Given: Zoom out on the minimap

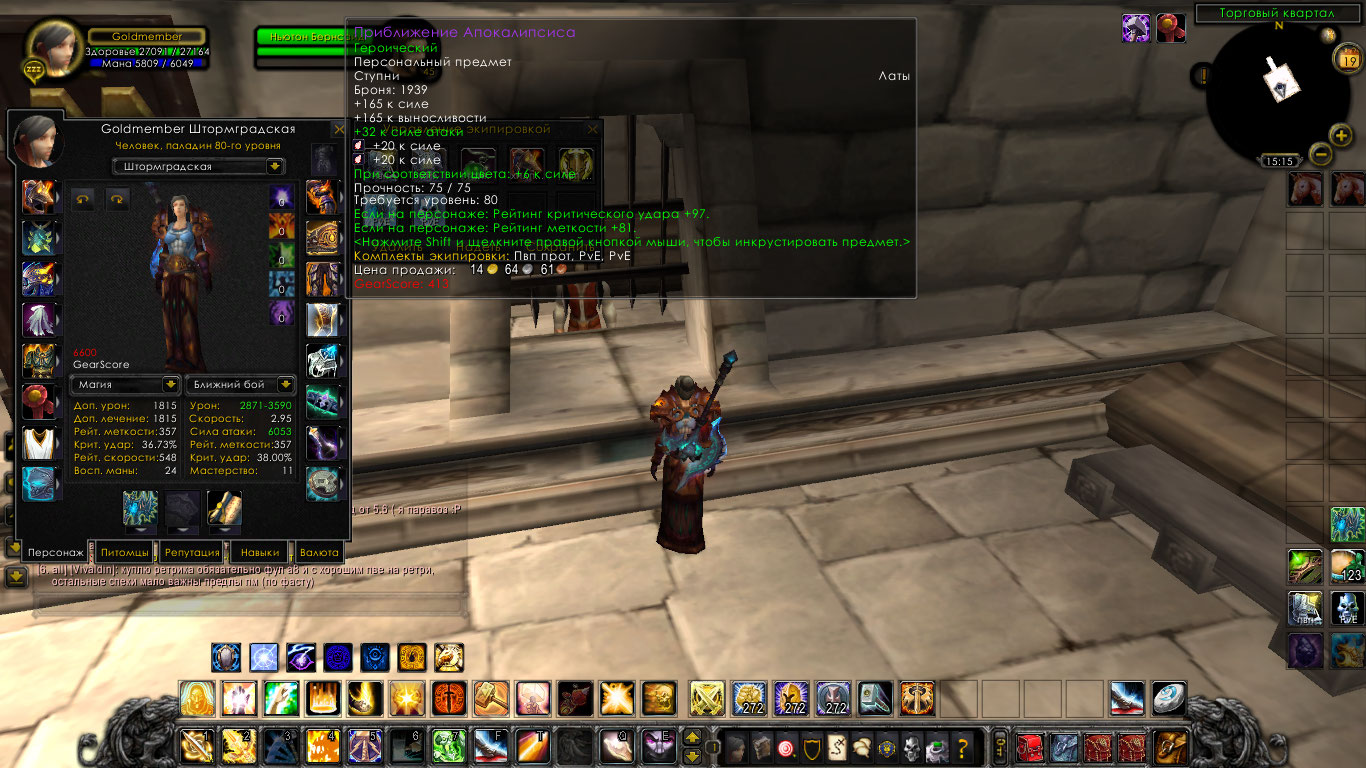Looking at the screenshot, I should [1320, 154].
